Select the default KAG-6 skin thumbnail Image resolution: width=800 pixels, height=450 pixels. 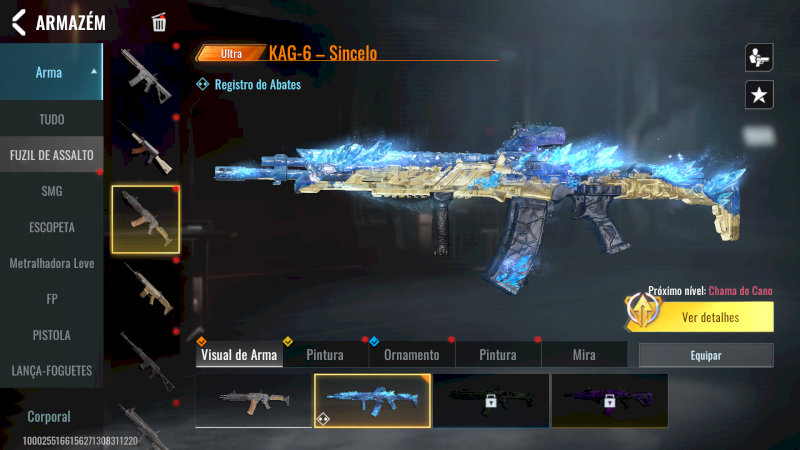click(x=253, y=400)
